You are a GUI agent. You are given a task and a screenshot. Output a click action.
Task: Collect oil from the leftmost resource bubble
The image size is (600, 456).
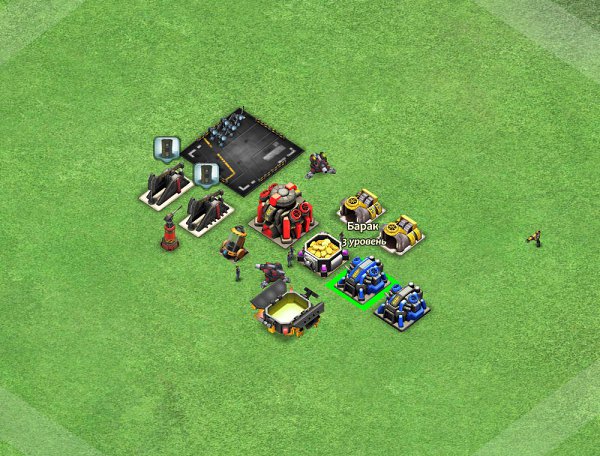tap(165, 149)
